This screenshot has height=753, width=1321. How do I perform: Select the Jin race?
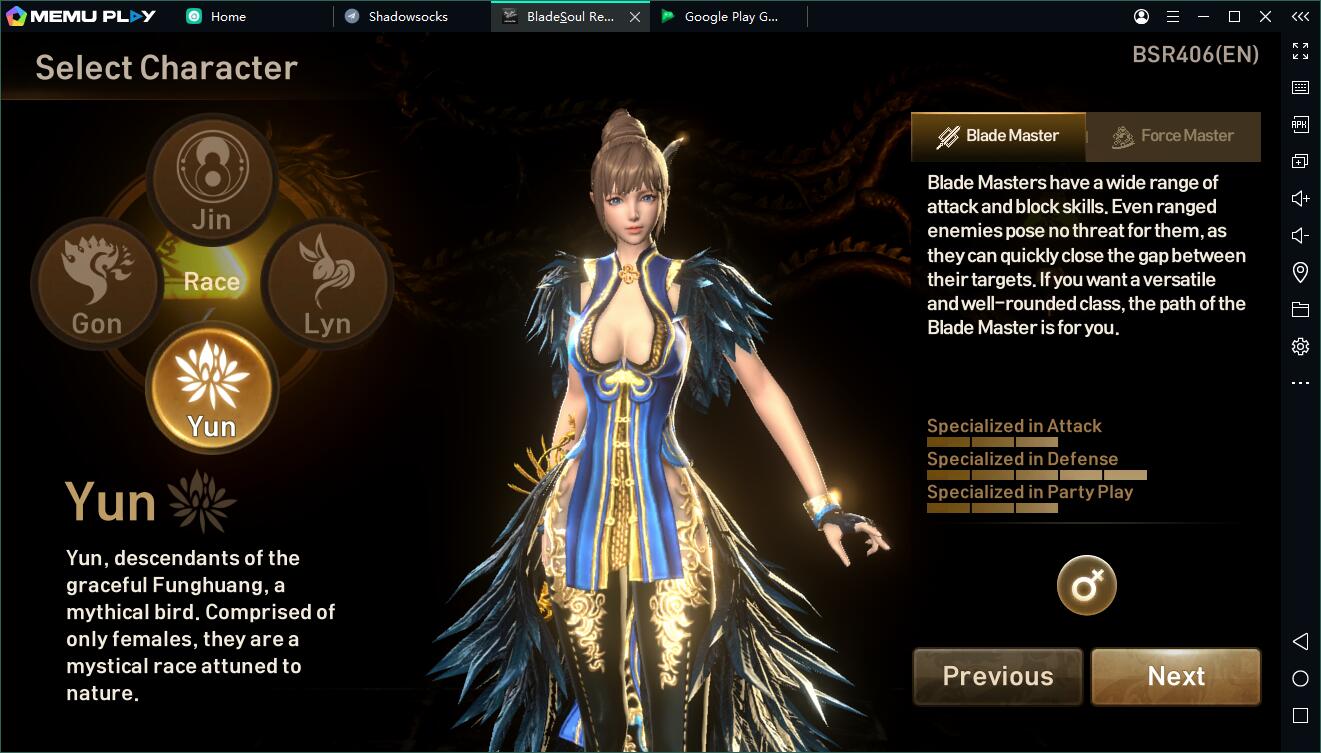[x=212, y=180]
